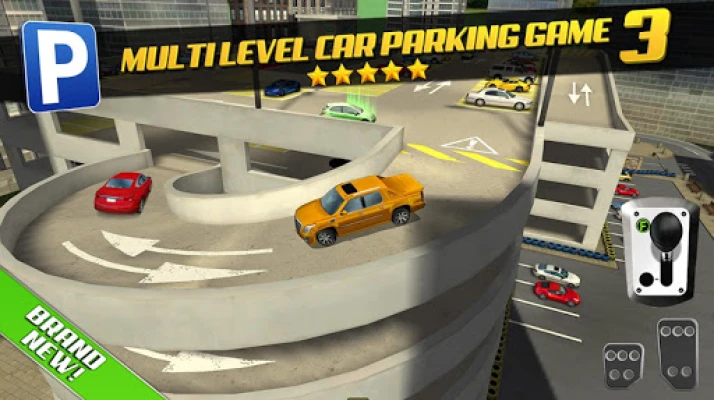
Task: Hit the tall accelerator pedal
Action: [677, 353]
